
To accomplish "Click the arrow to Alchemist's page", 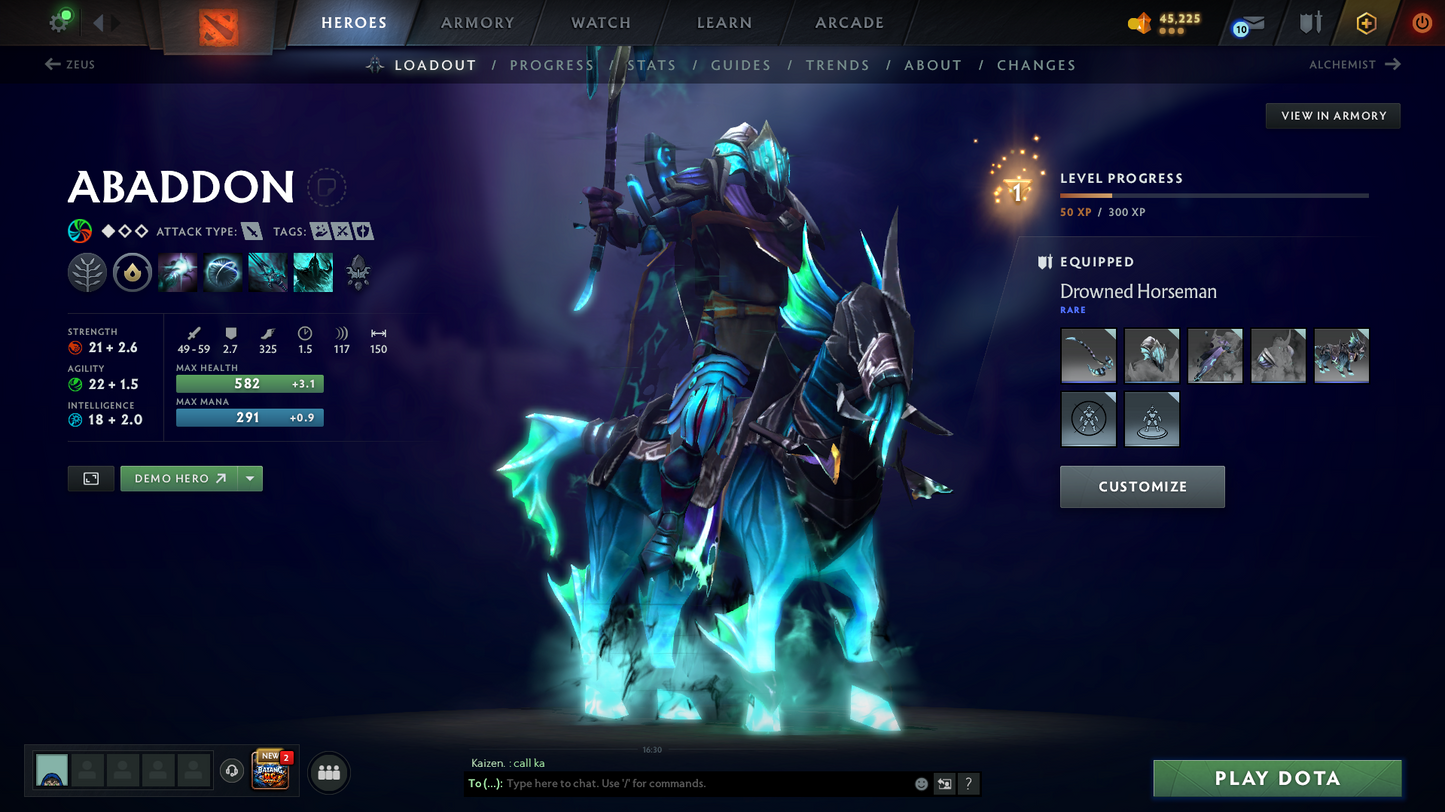I will pos(1390,64).
